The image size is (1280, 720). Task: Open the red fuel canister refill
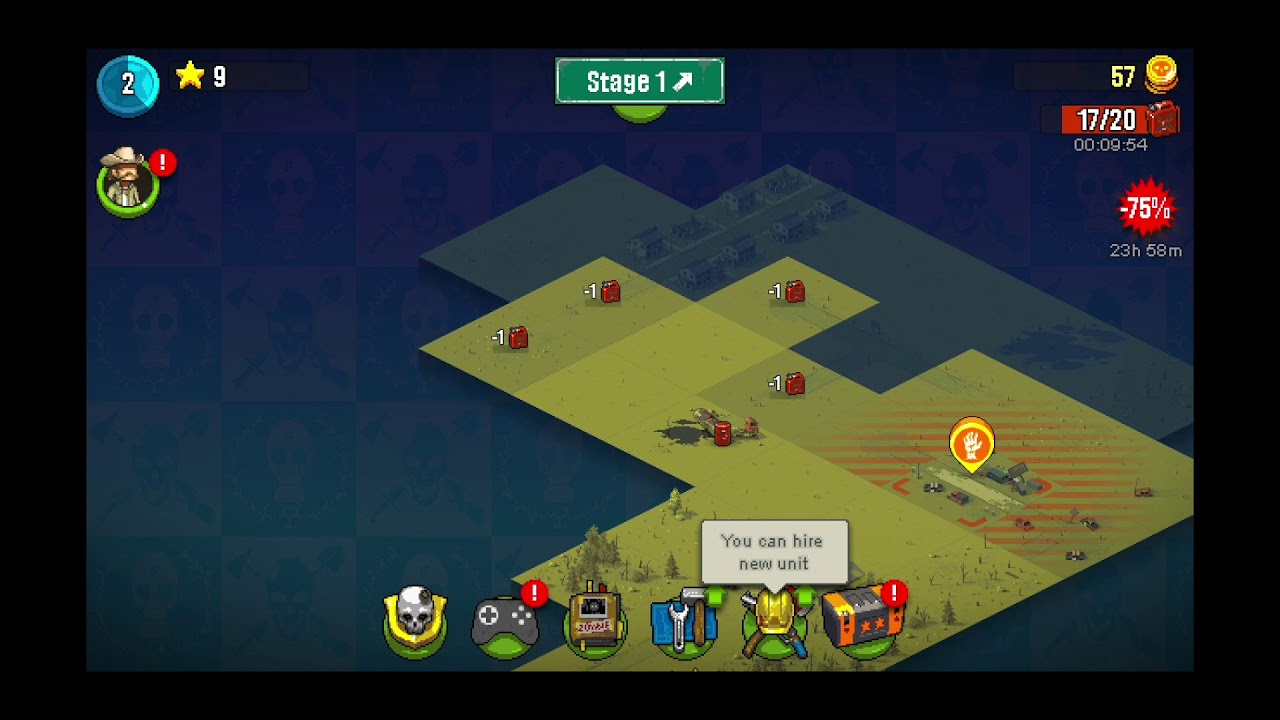(1162, 120)
